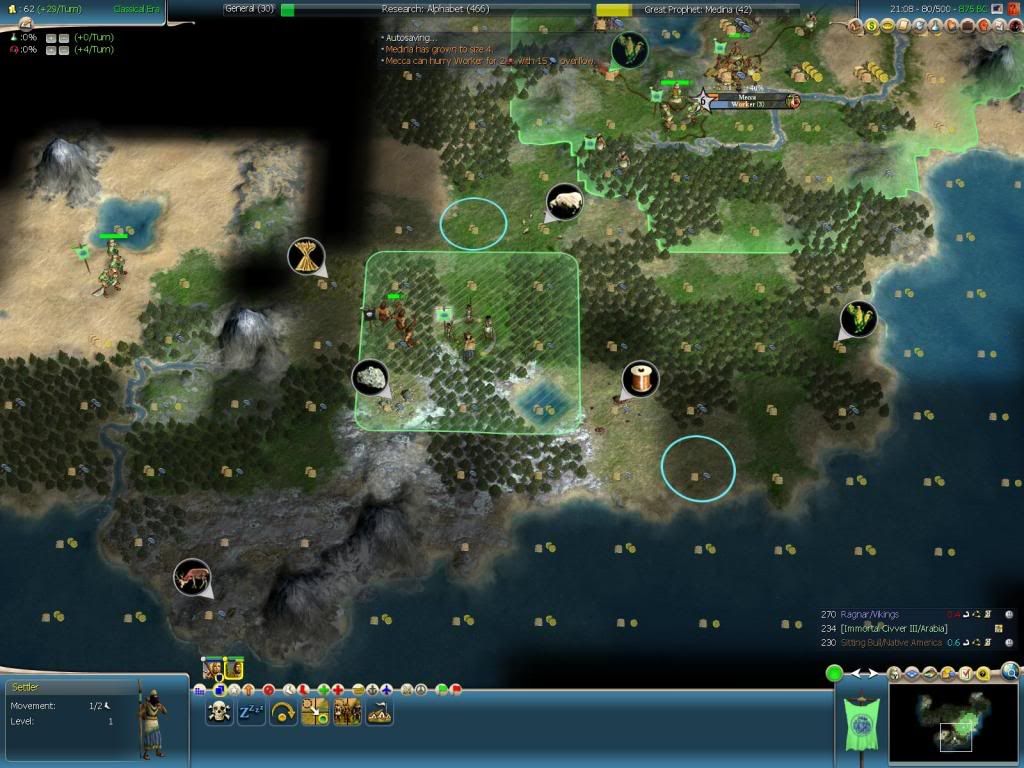
Task: Found a city with the tent button
Action: point(379,712)
